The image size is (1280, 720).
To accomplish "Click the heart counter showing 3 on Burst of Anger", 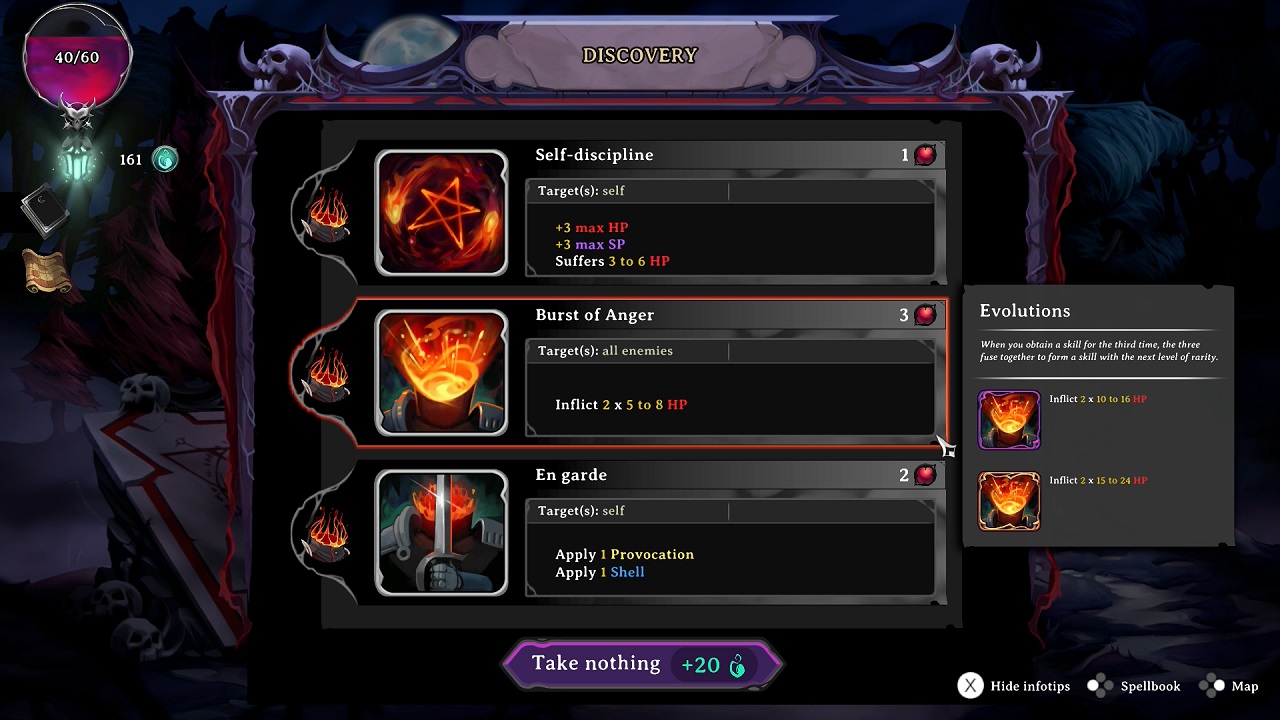I will (920, 314).
